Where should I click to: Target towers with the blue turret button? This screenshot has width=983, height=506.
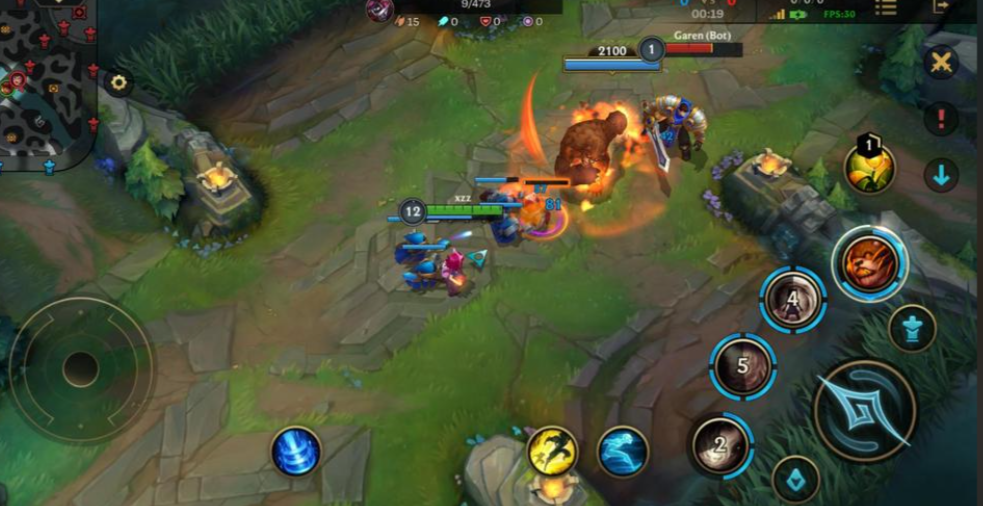912,328
